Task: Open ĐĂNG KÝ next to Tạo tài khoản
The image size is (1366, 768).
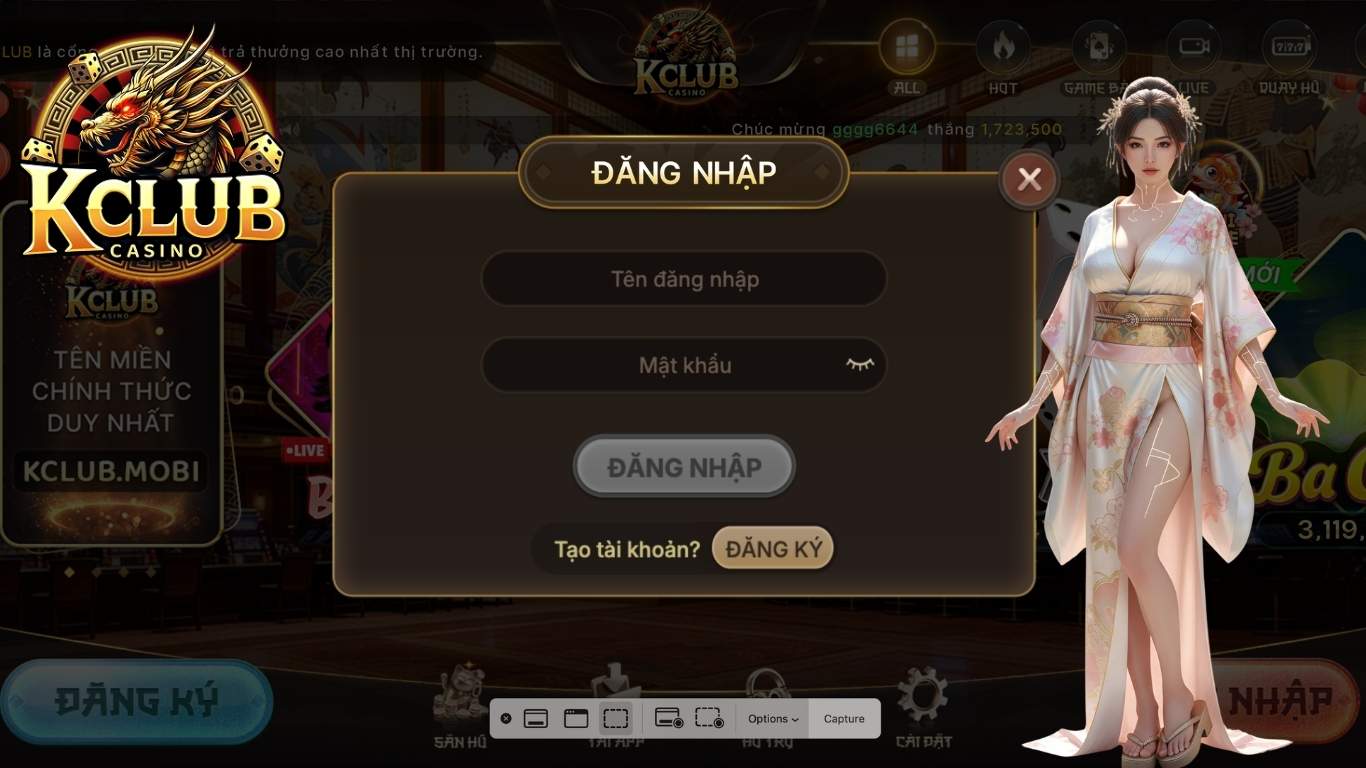Action: click(771, 547)
